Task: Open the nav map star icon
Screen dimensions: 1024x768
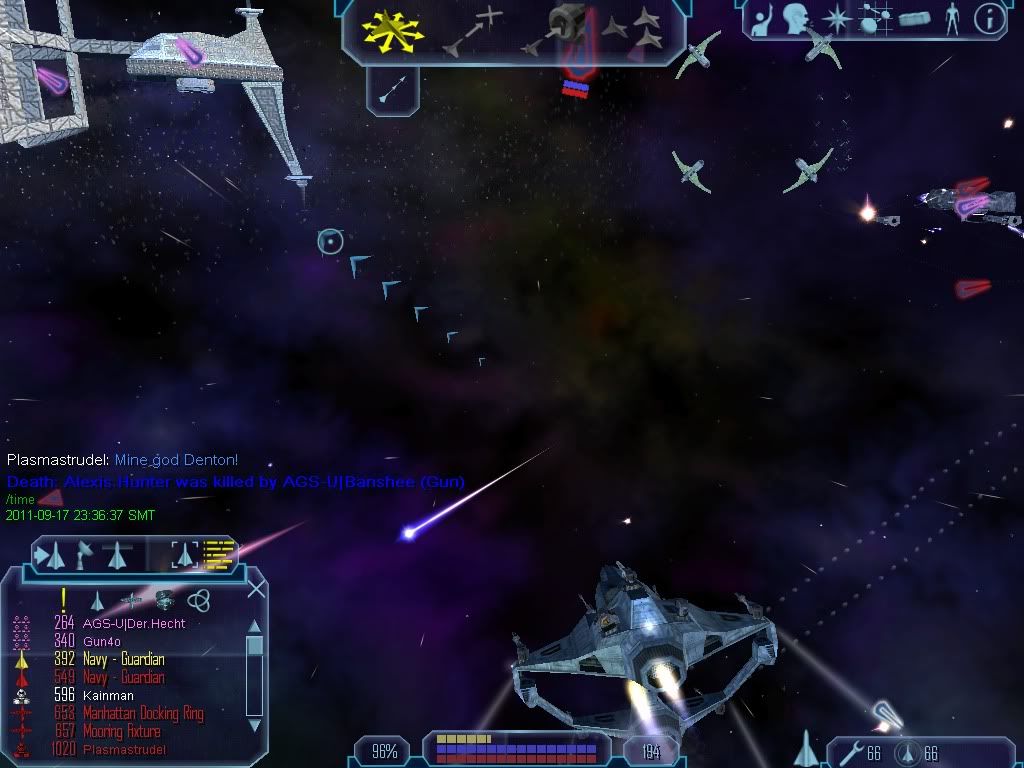Action: 834,19
